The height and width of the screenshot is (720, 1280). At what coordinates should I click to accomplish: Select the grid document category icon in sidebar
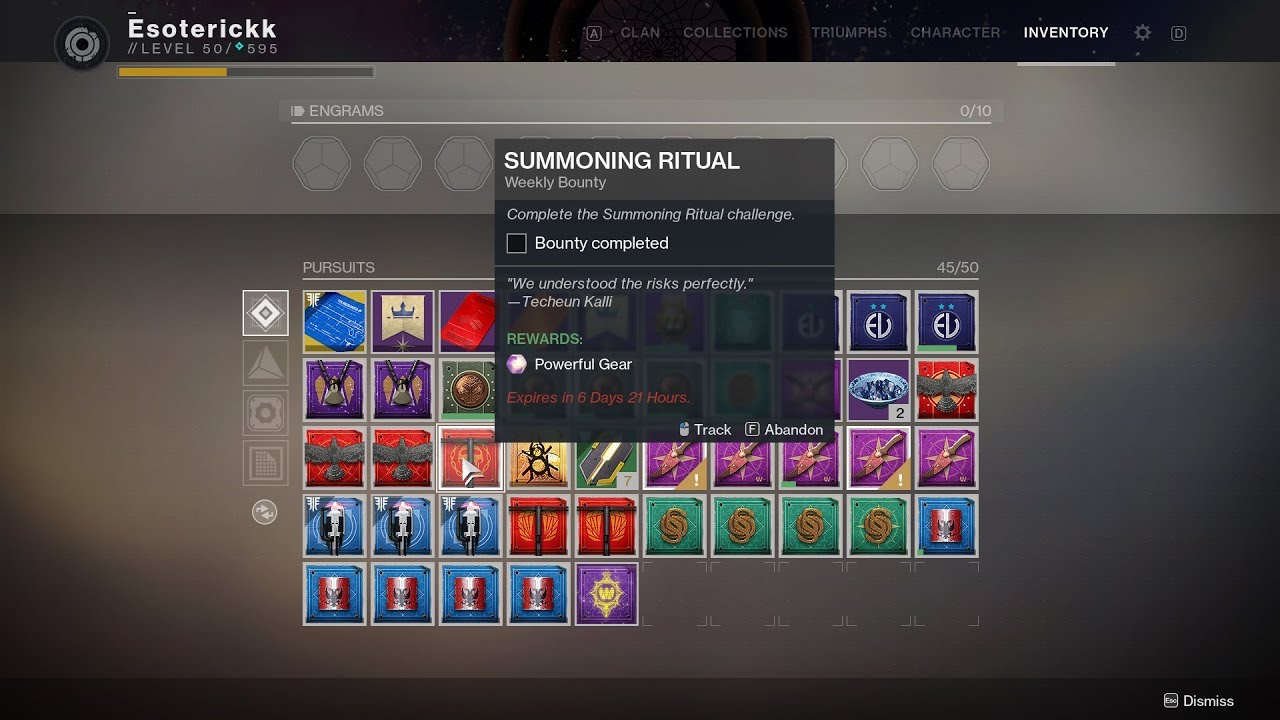[265, 462]
